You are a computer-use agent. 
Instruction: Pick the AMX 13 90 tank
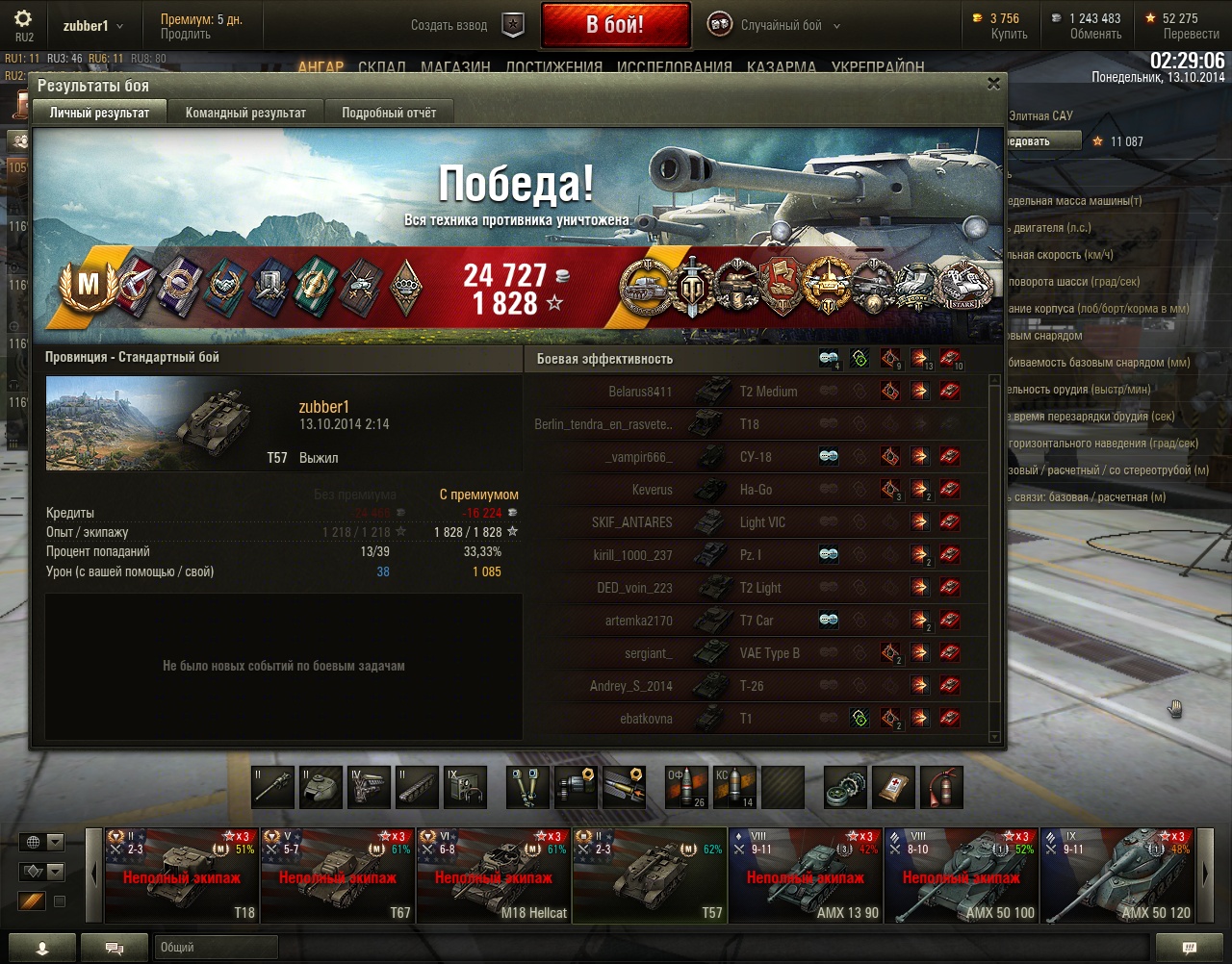pyautogui.click(x=805, y=875)
